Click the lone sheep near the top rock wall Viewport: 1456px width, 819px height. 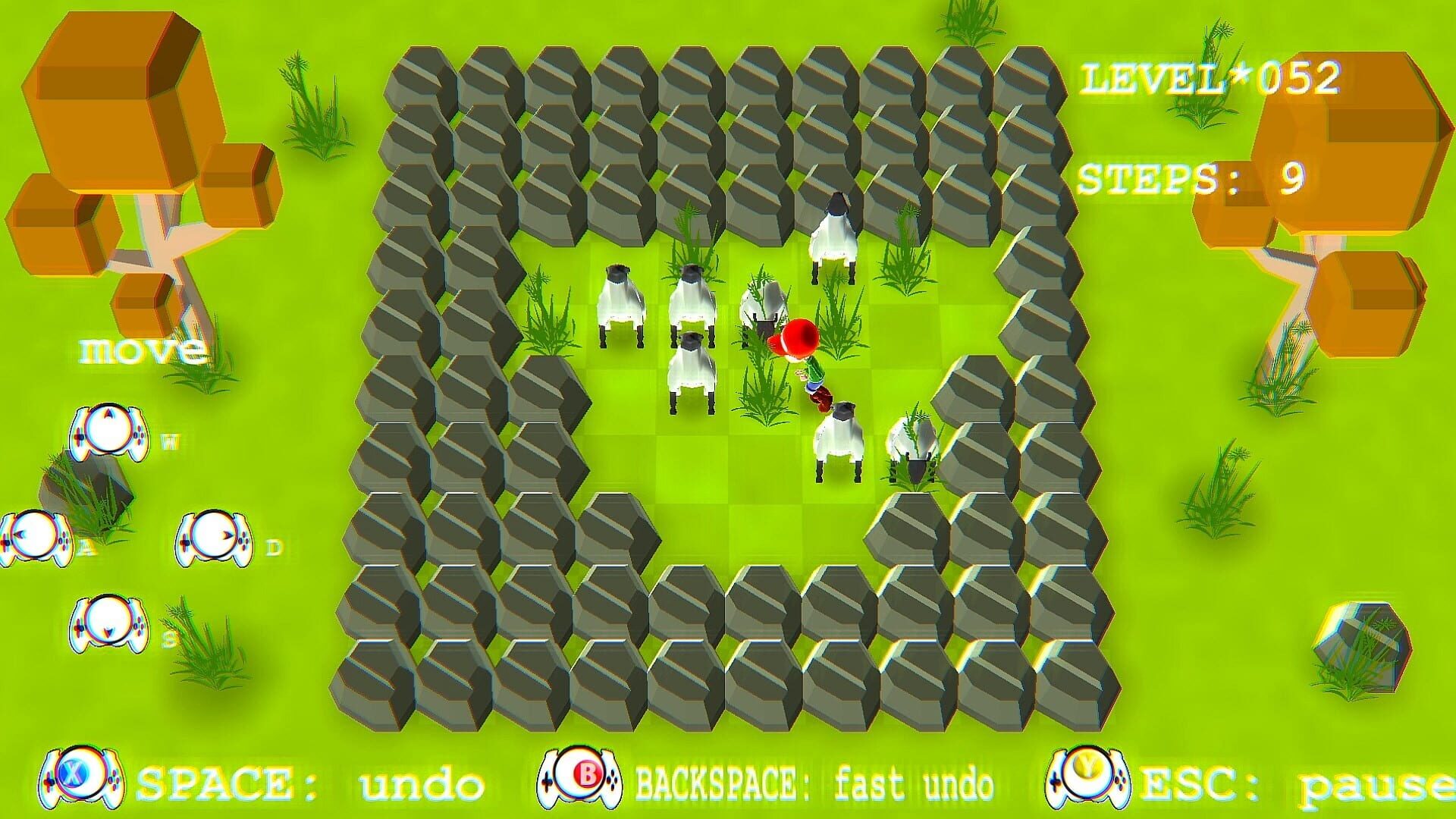click(834, 235)
